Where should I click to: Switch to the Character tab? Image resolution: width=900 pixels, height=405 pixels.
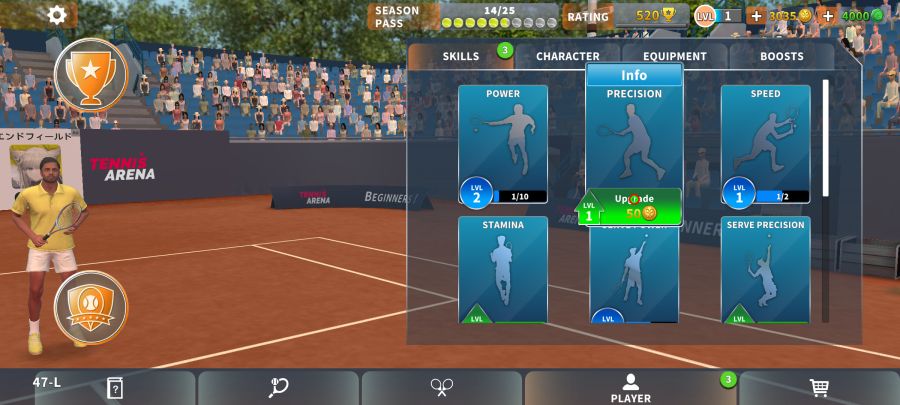coord(568,56)
